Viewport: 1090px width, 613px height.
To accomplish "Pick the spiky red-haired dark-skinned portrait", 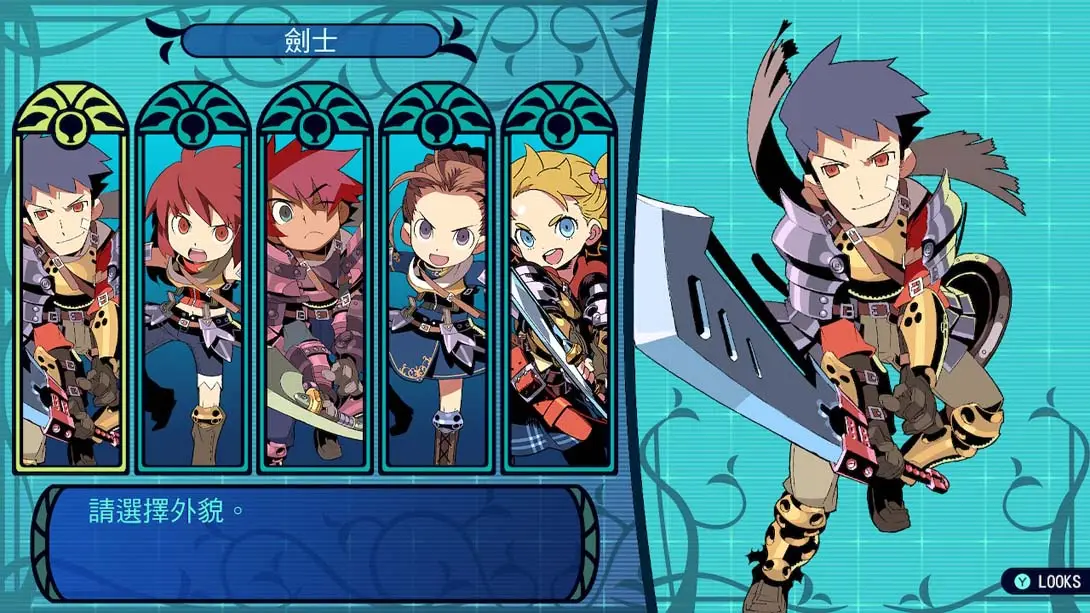I will coord(314,290).
